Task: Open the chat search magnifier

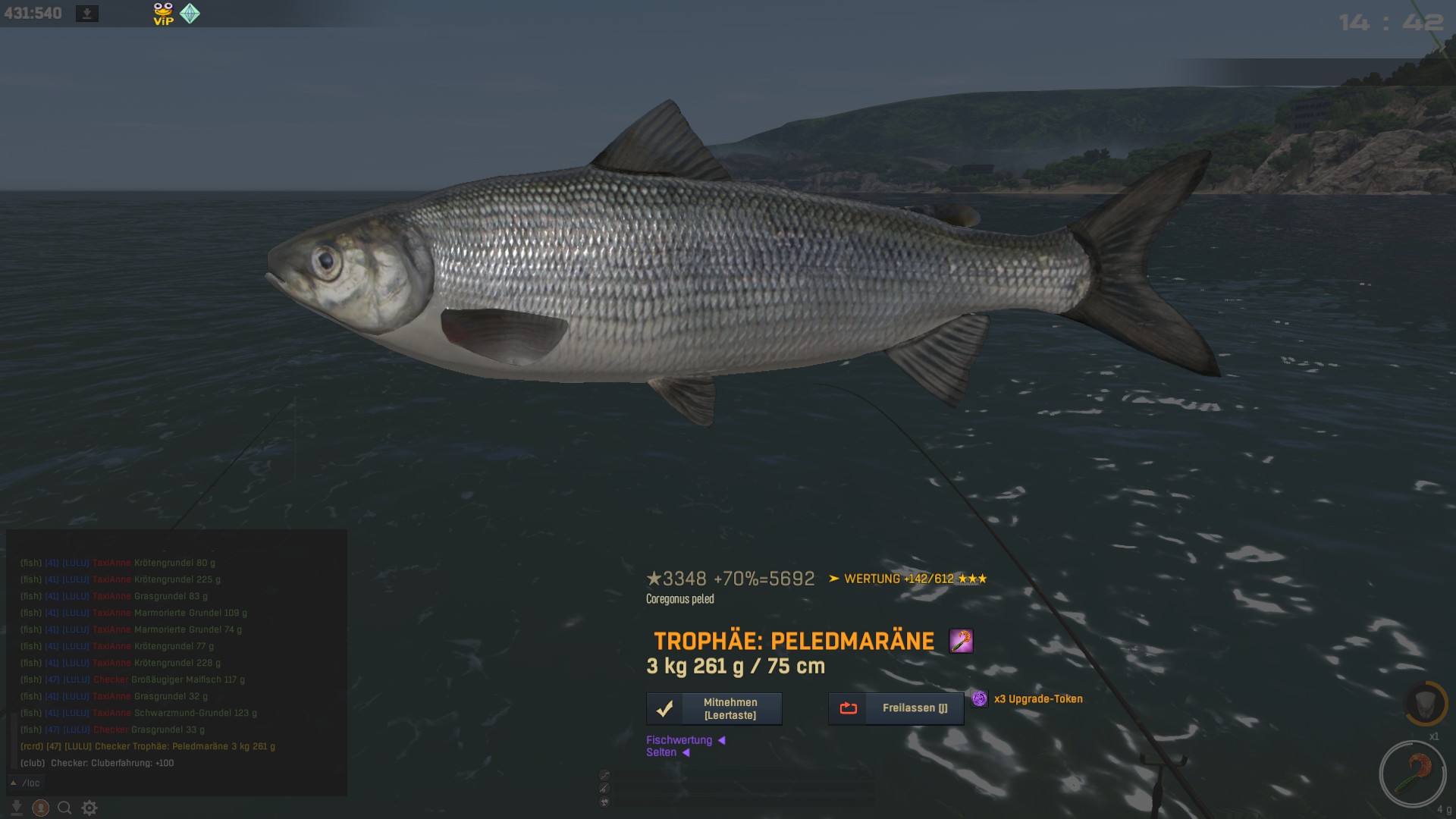Action: 65,808
